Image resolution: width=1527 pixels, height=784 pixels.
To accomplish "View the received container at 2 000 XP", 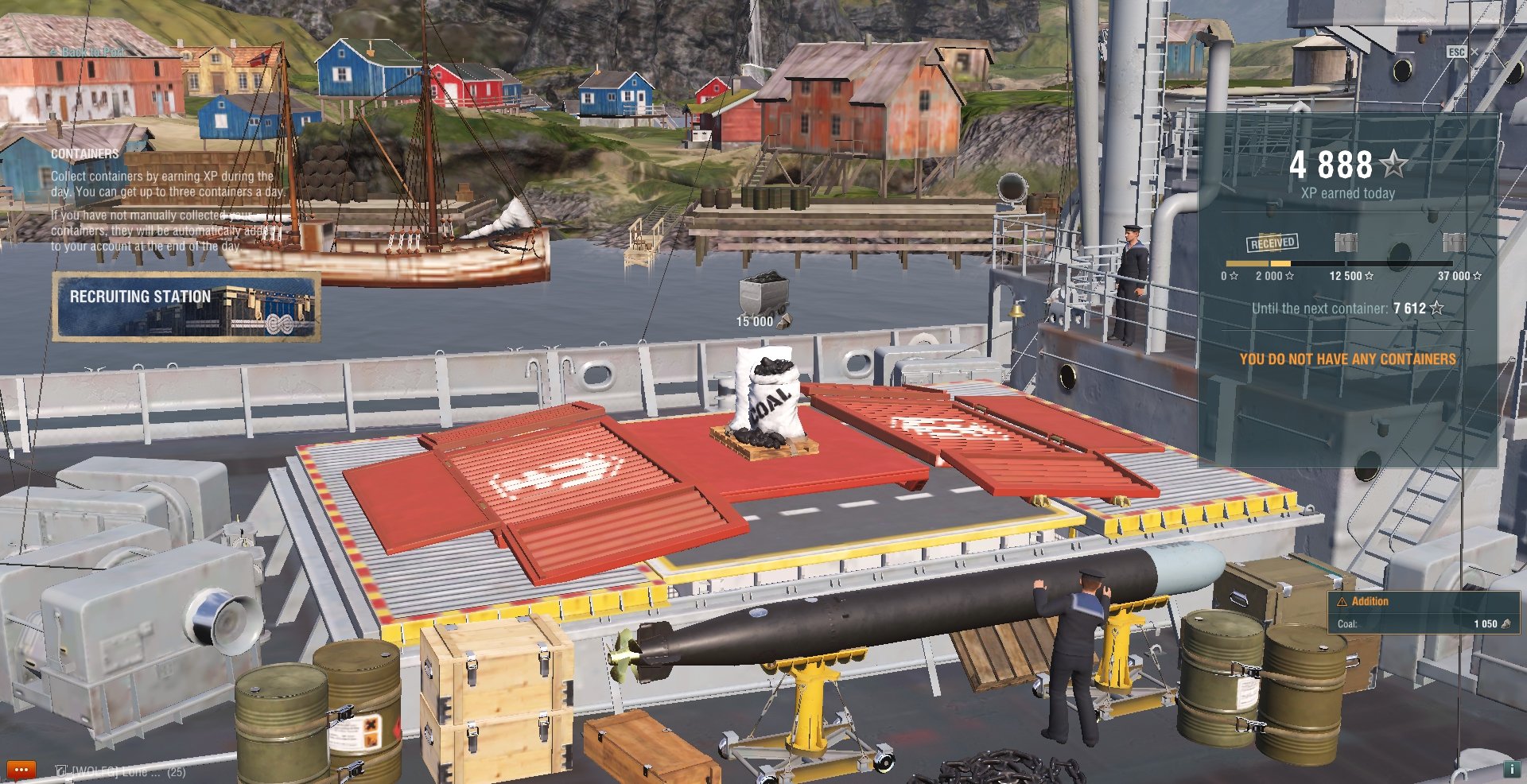I will (x=1272, y=243).
